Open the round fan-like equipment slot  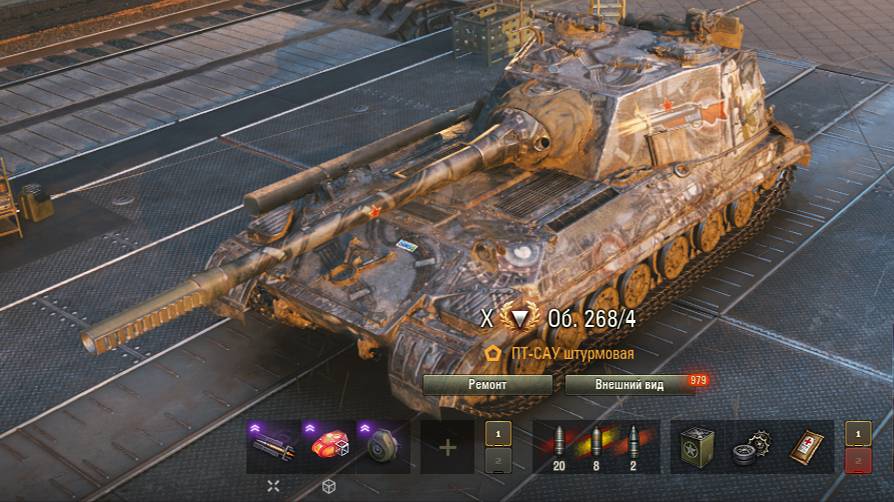[x=383, y=446]
